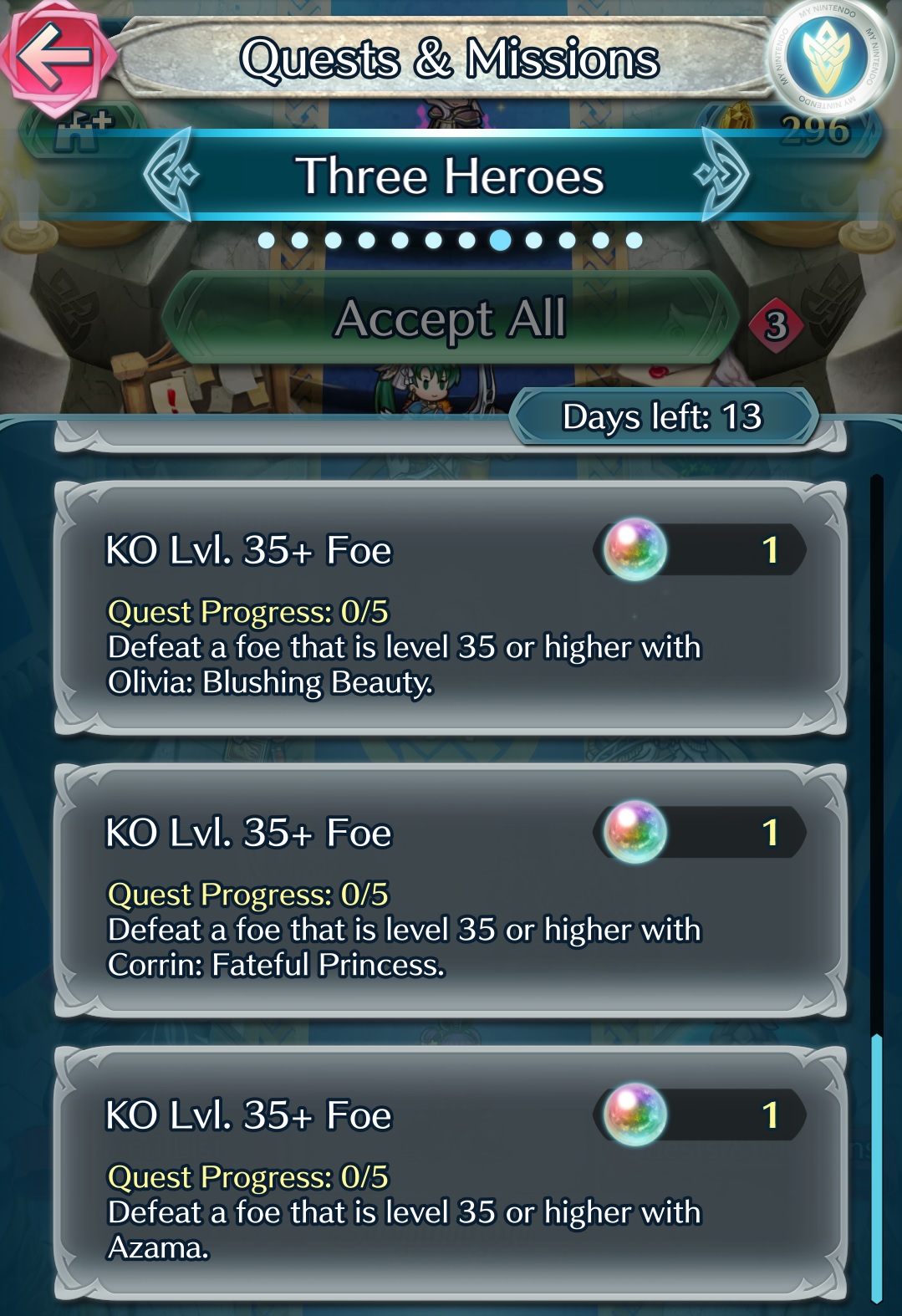This screenshot has height=1316, width=902.
Task: Click the quest list scrollbar
Action: (x=876, y=1166)
